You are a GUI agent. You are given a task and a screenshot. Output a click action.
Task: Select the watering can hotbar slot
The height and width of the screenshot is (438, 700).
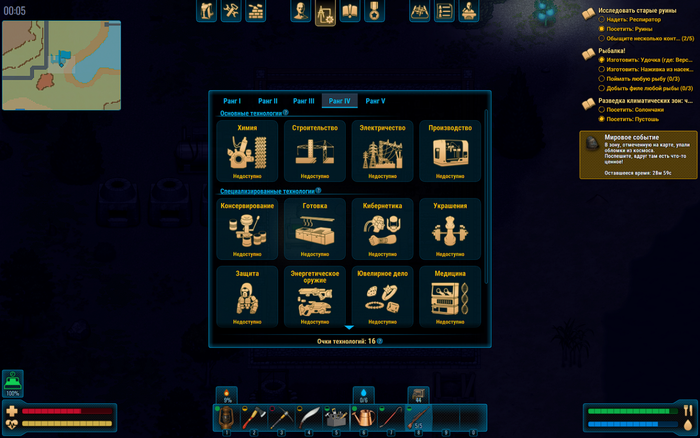364,417
